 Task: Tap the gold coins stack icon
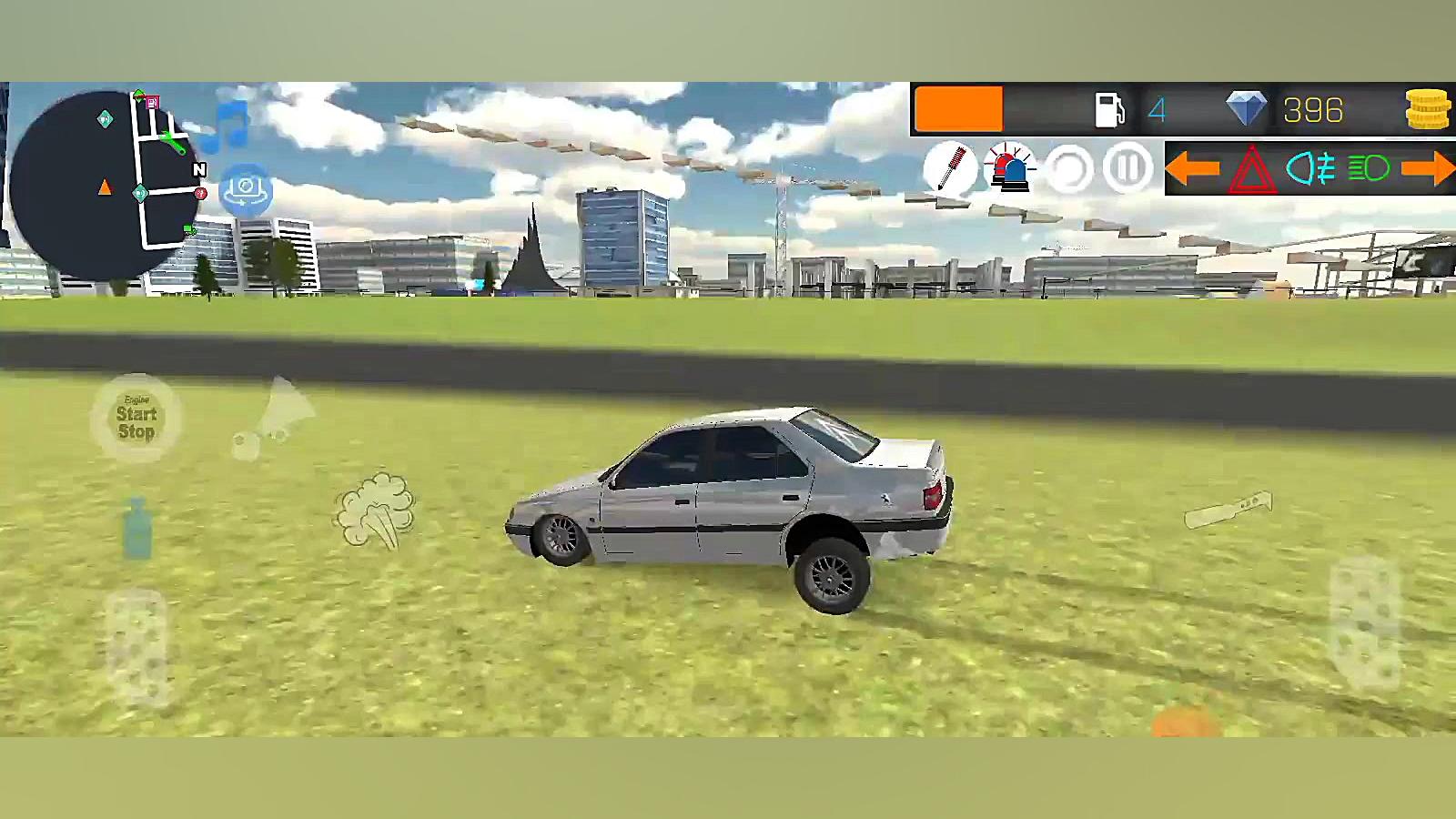1427,110
